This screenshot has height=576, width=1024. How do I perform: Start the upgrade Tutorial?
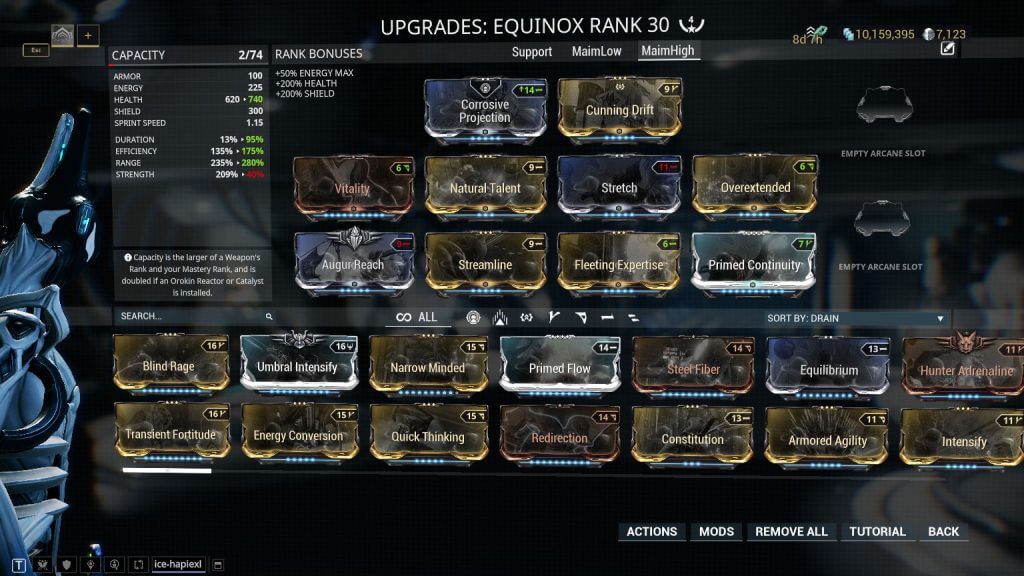tap(877, 532)
